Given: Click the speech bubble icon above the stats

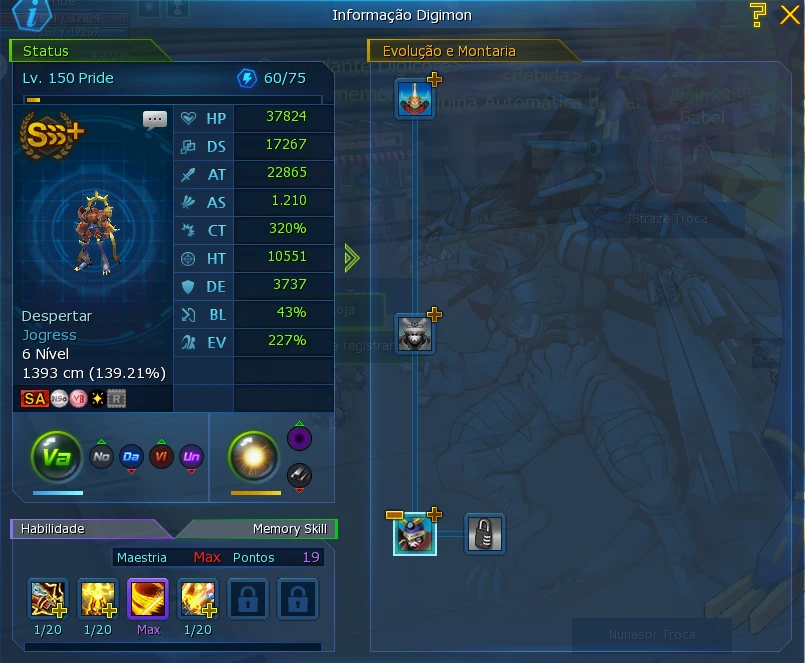Looking at the screenshot, I should pos(155,120).
